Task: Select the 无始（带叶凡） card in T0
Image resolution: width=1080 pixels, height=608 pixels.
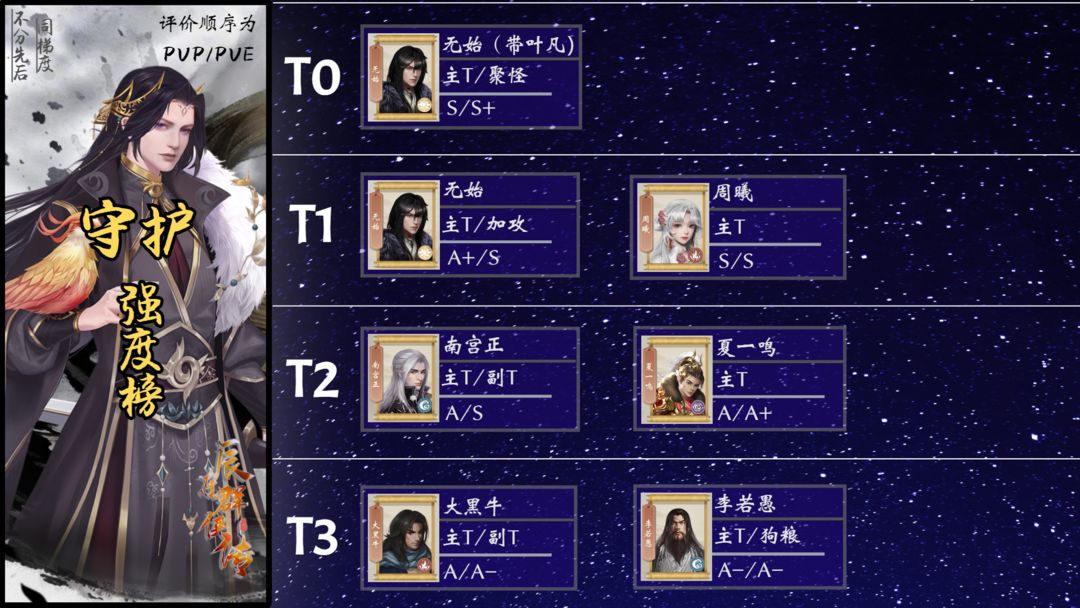Action: click(x=471, y=77)
